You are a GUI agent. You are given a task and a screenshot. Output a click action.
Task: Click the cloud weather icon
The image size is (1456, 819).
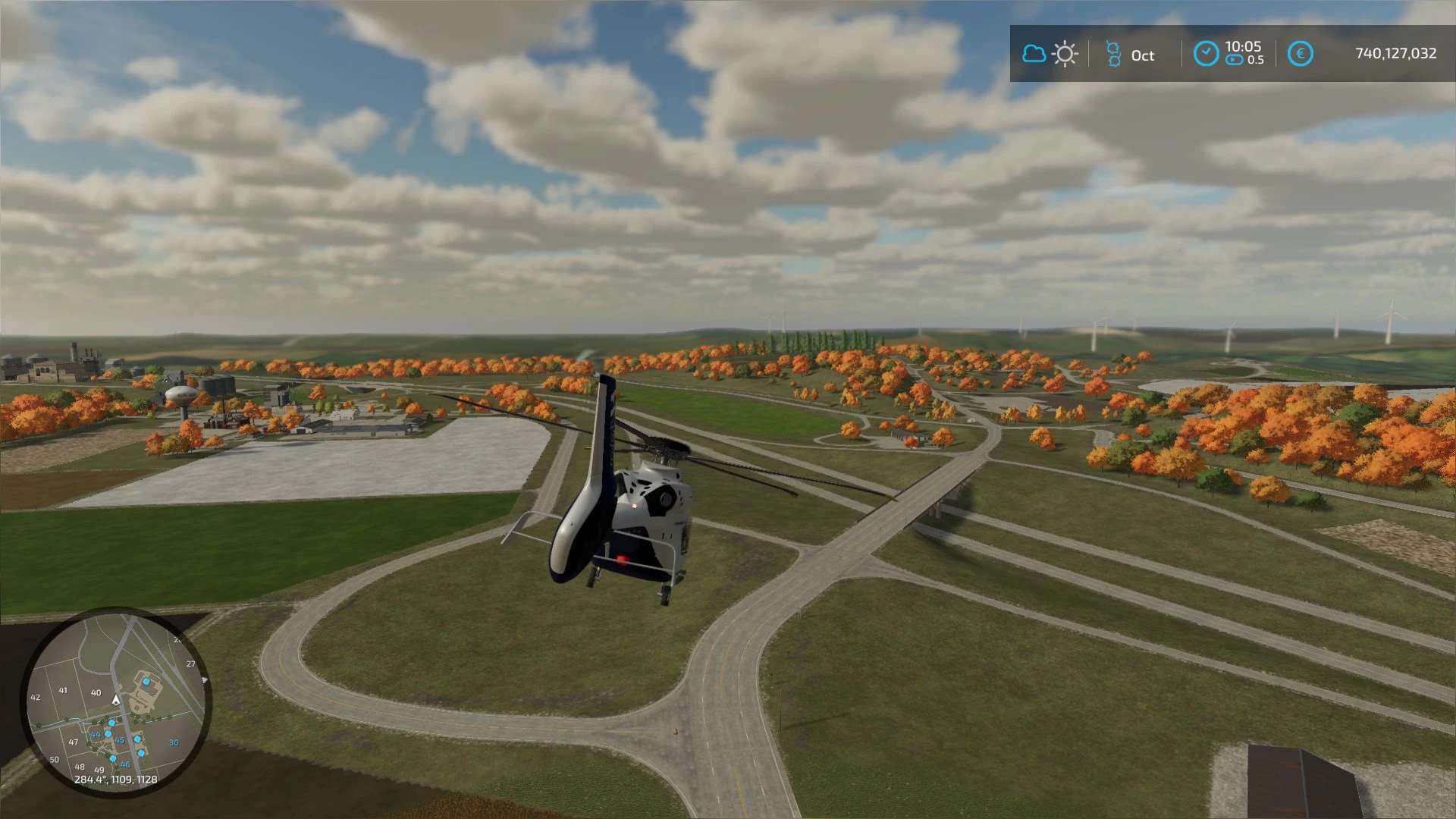[1034, 54]
